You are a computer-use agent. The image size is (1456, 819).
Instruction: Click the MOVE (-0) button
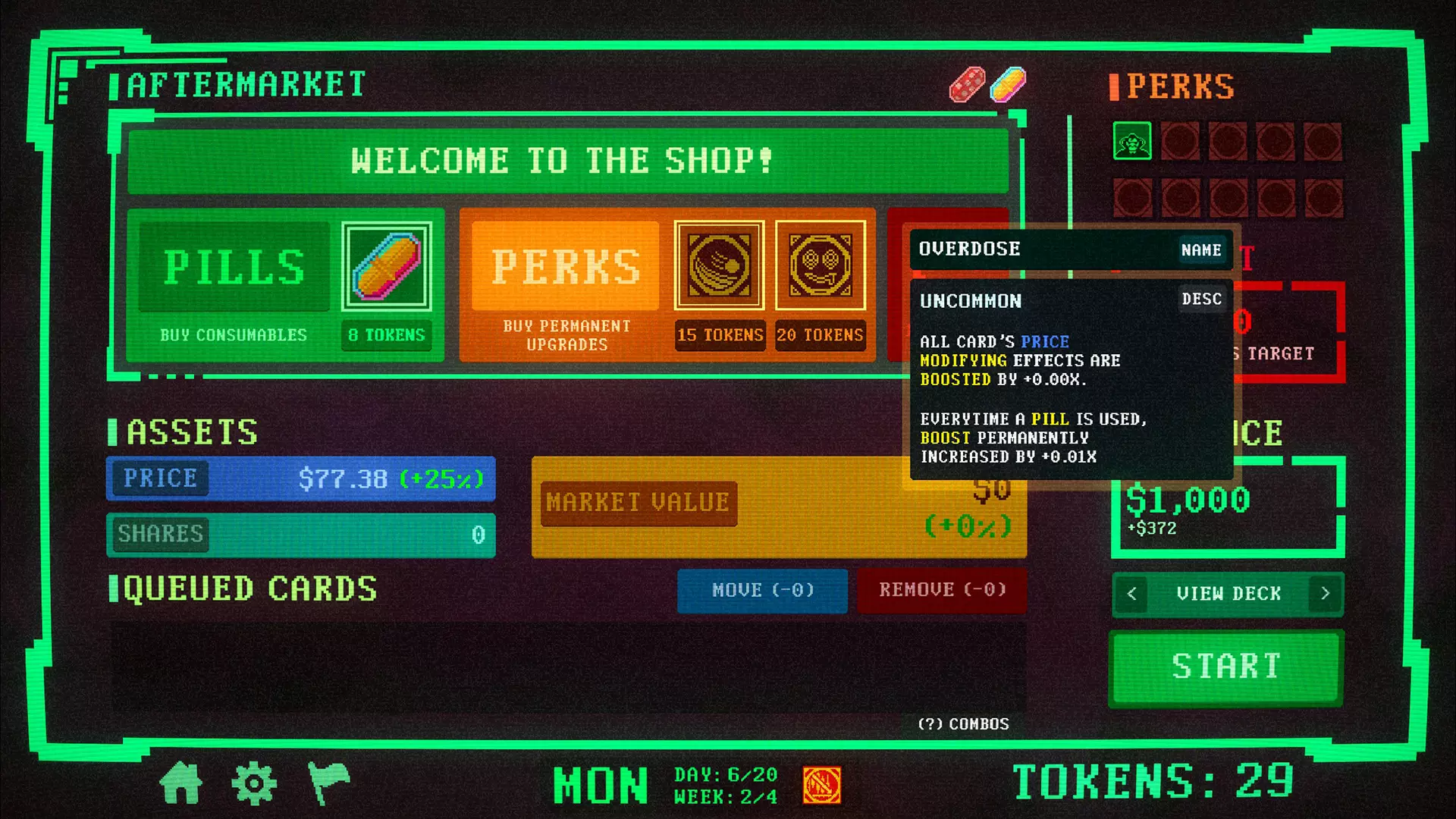tap(762, 591)
